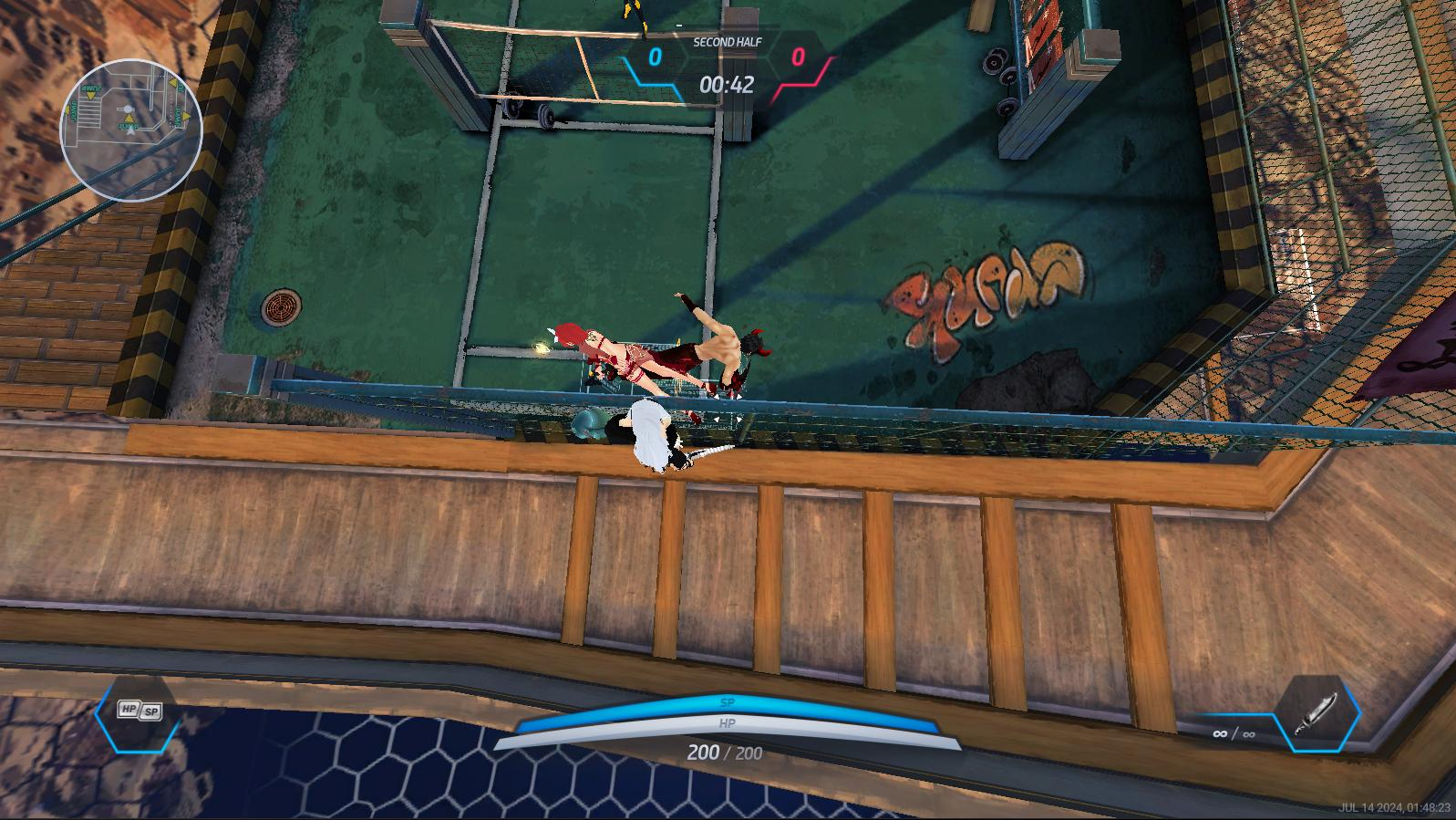This screenshot has width=1456, height=820.
Task: Click the HP/SP hexagon icon
Action: pos(139,711)
